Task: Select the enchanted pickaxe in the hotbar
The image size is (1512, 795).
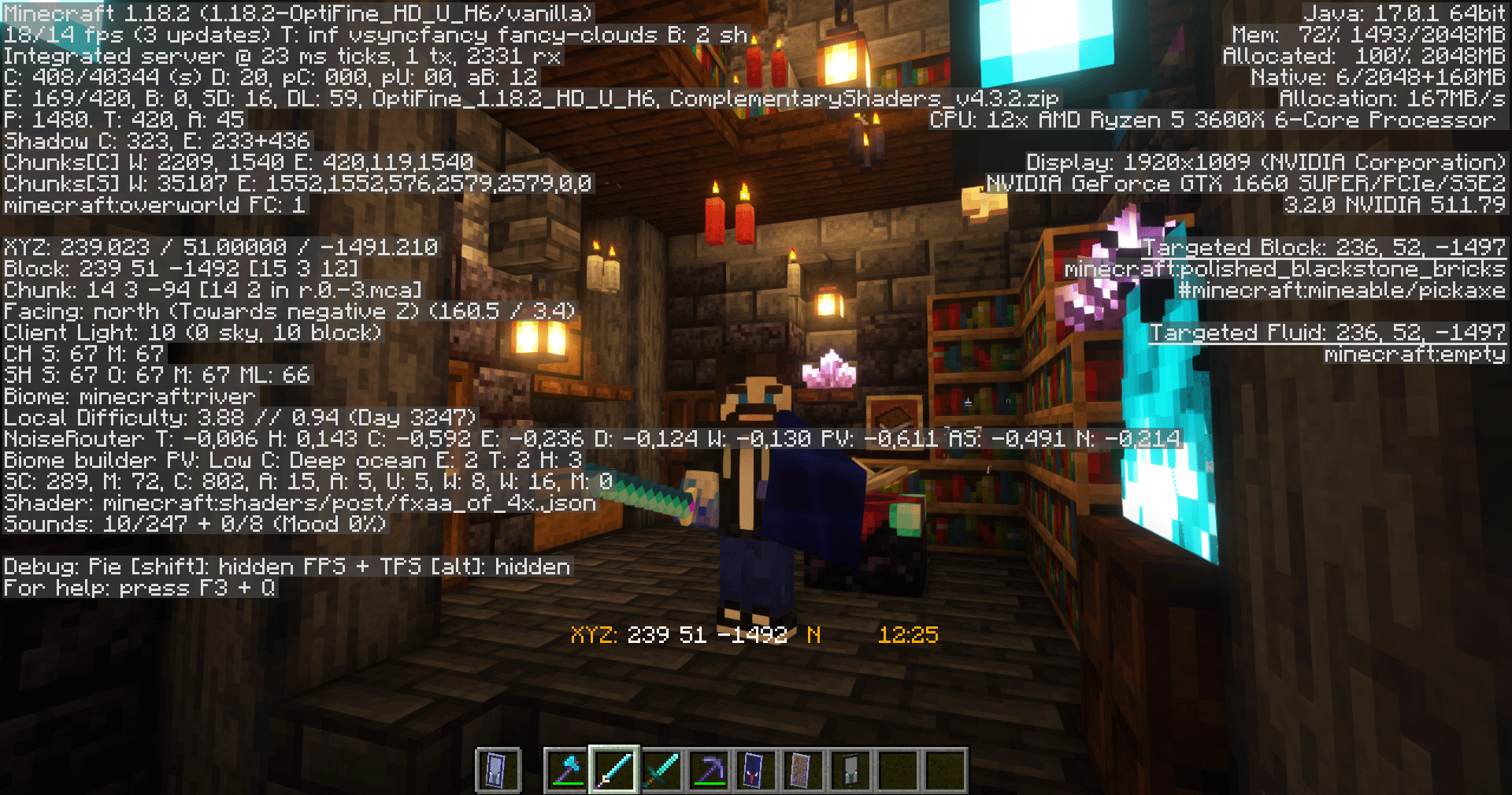Action: pos(710,770)
